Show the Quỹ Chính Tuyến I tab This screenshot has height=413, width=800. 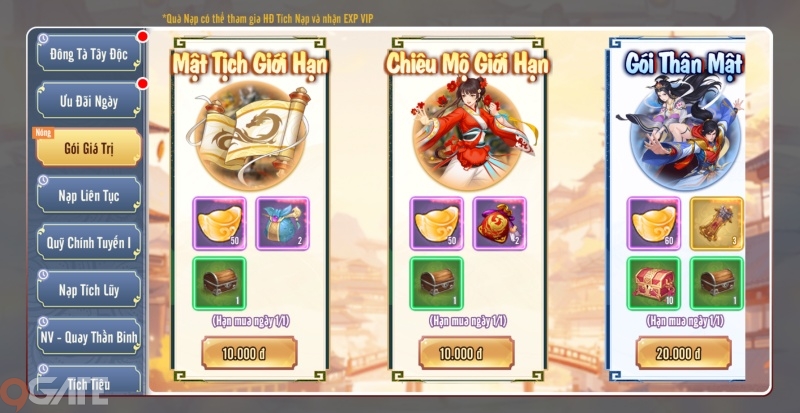(90, 243)
